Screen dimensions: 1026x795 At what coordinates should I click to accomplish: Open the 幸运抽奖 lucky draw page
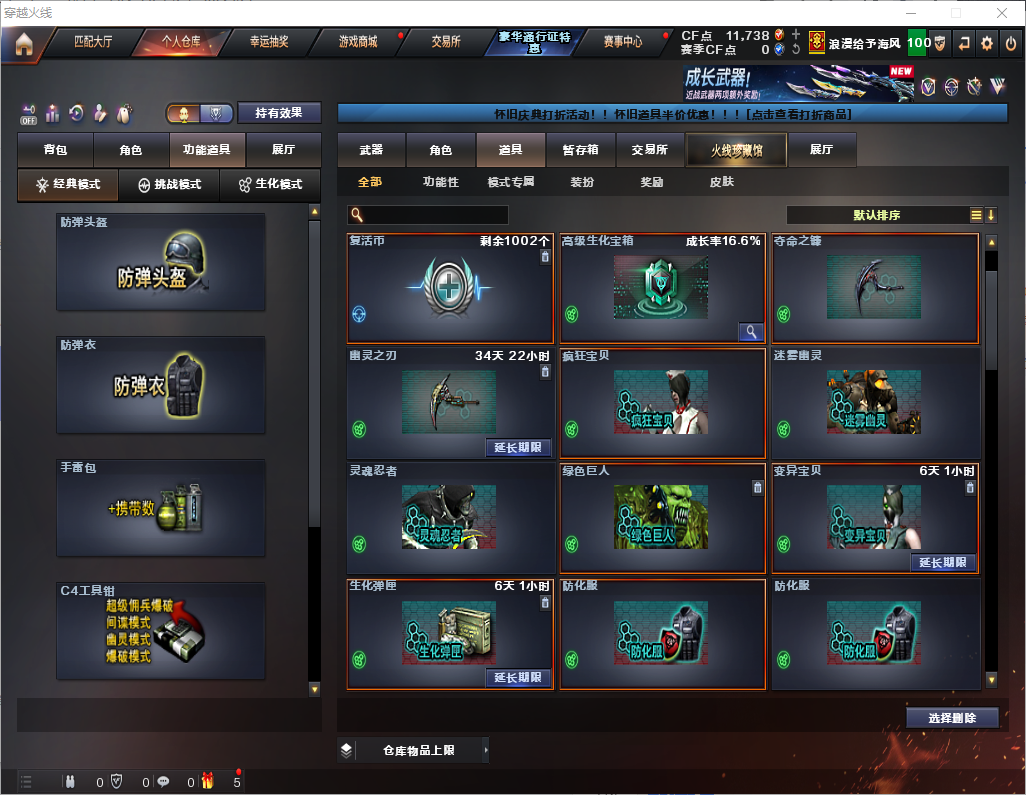pyautogui.click(x=269, y=42)
